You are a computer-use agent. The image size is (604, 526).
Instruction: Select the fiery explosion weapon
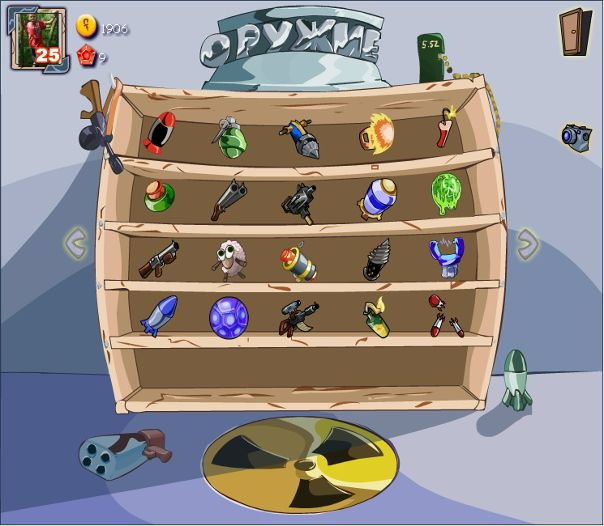[378, 131]
